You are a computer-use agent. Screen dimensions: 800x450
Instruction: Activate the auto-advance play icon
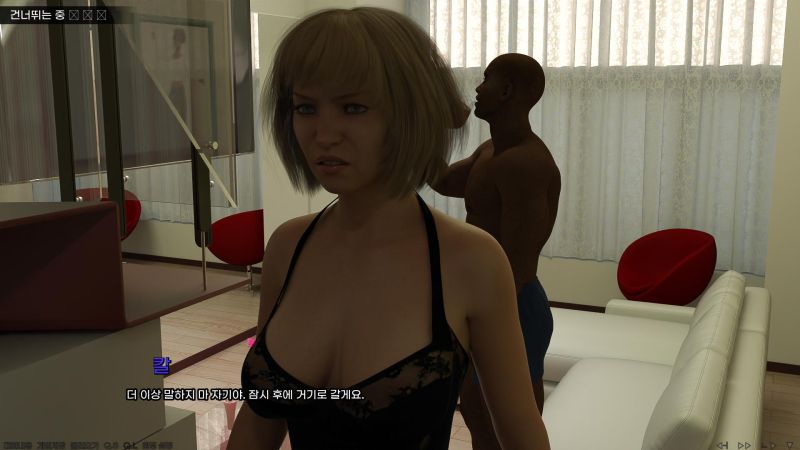767,444
